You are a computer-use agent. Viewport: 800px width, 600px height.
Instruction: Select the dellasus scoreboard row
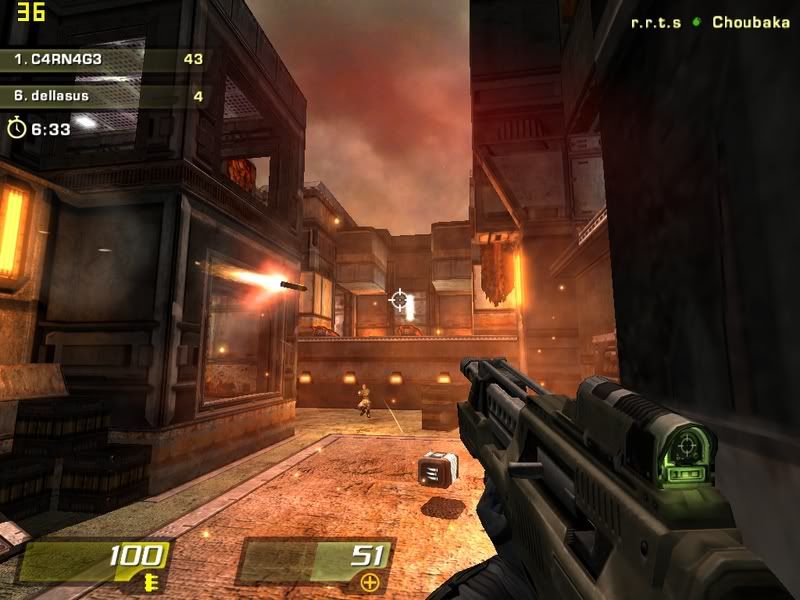105,96
